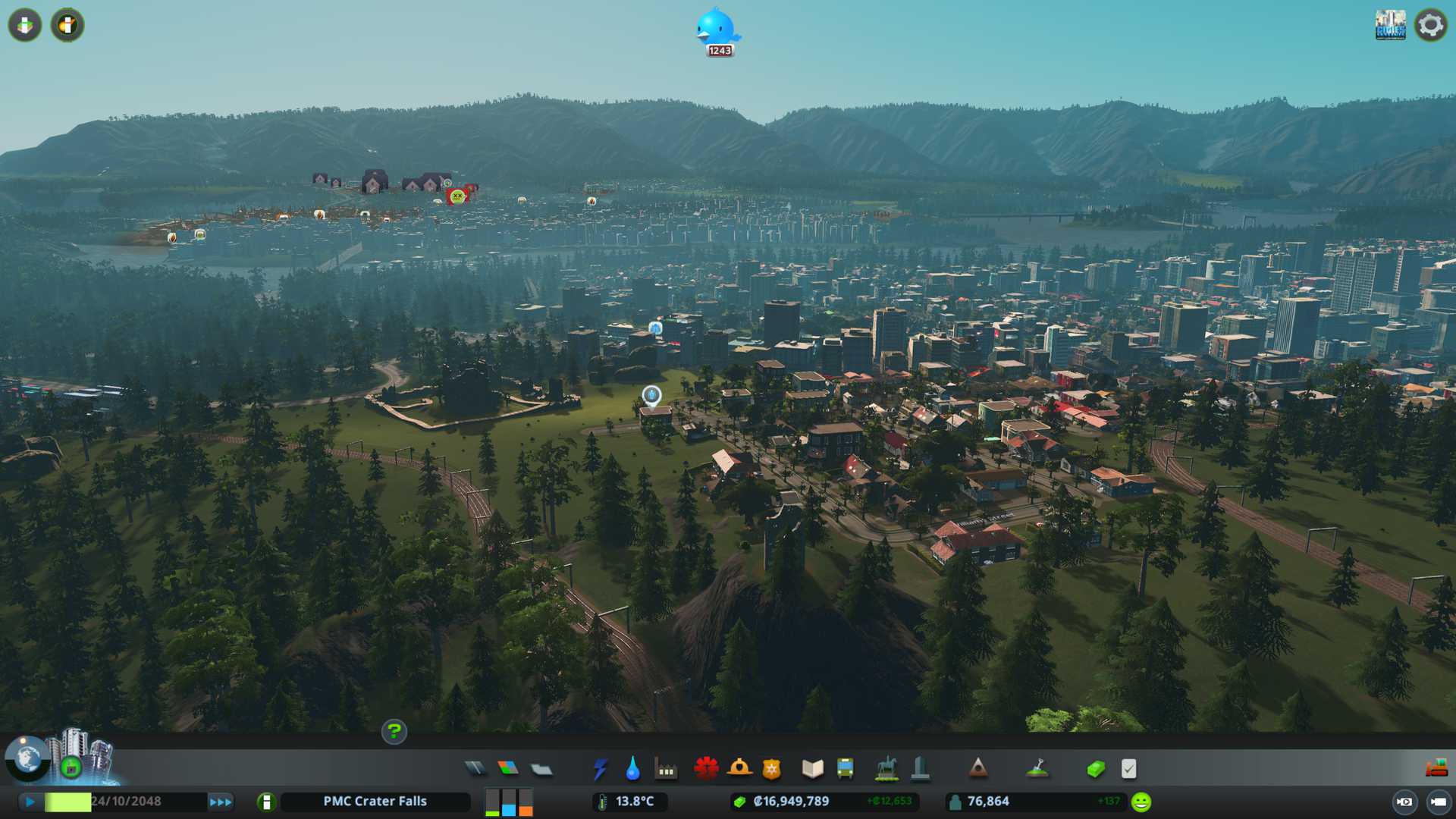Screen dimensions: 1456x819
Task: Open the Economy green cash panel
Action: 1095,770
